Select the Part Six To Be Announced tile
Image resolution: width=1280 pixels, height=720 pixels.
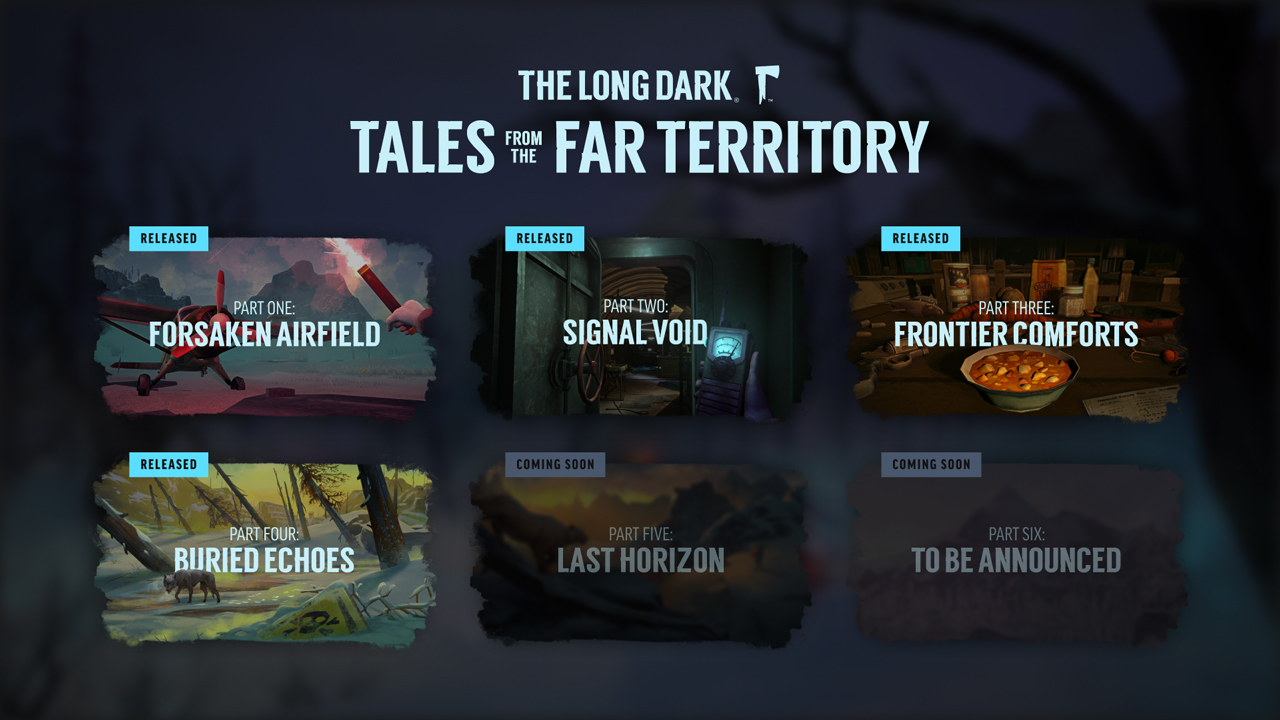pos(1016,552)
